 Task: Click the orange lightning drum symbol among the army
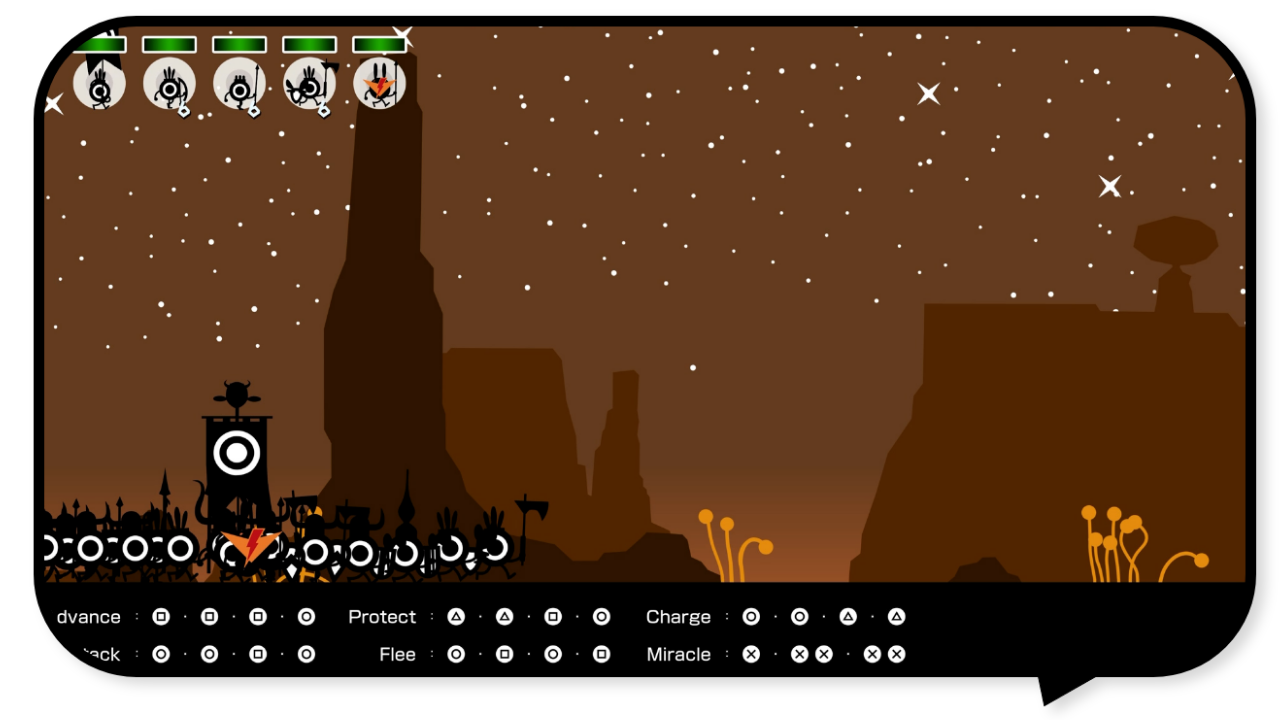coord(248,548)
